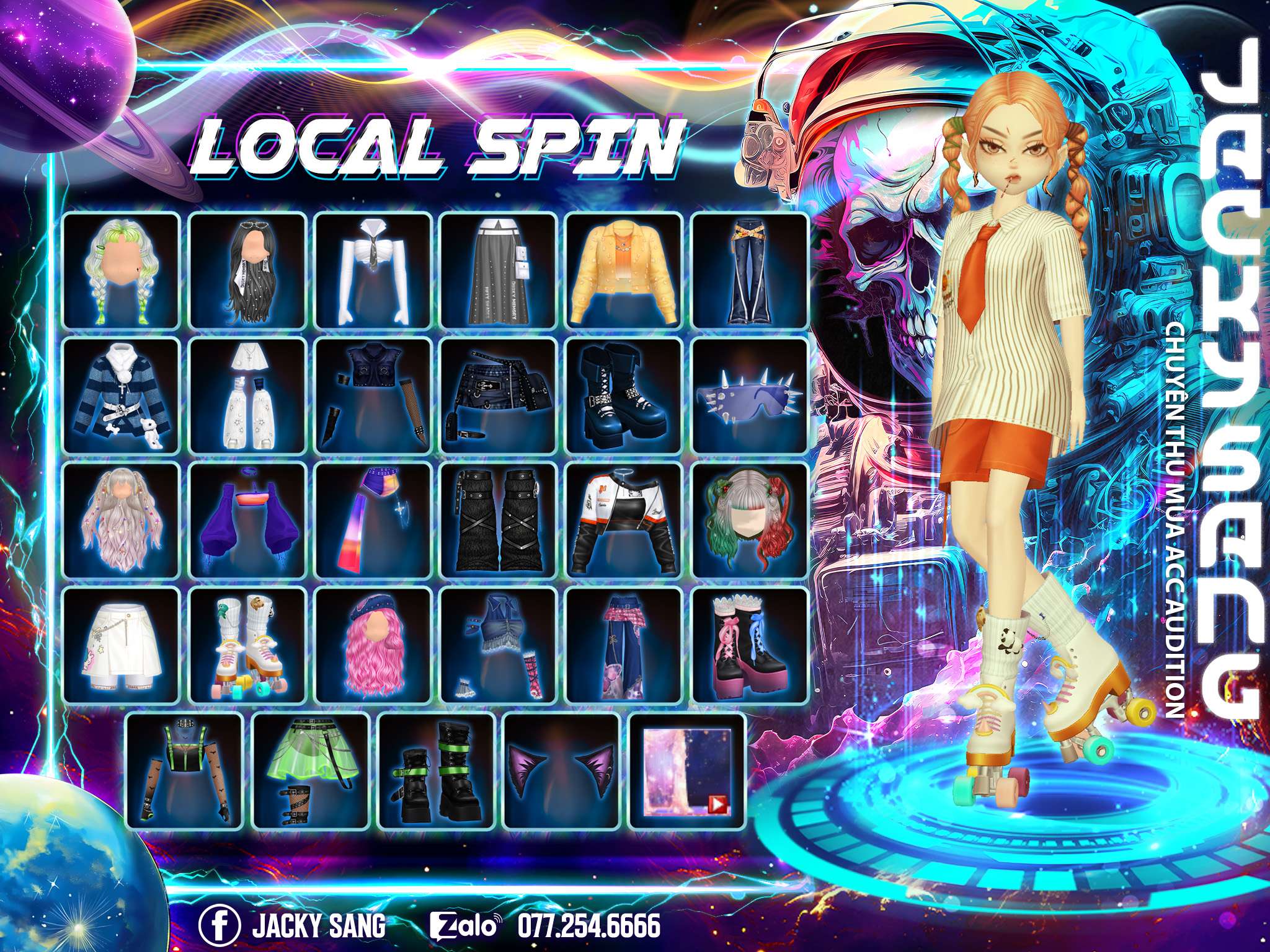Open the galaxy background video tile
The height and width of the screenshot is (952, 1270).
pyautogui.click(x=687, y=770)
